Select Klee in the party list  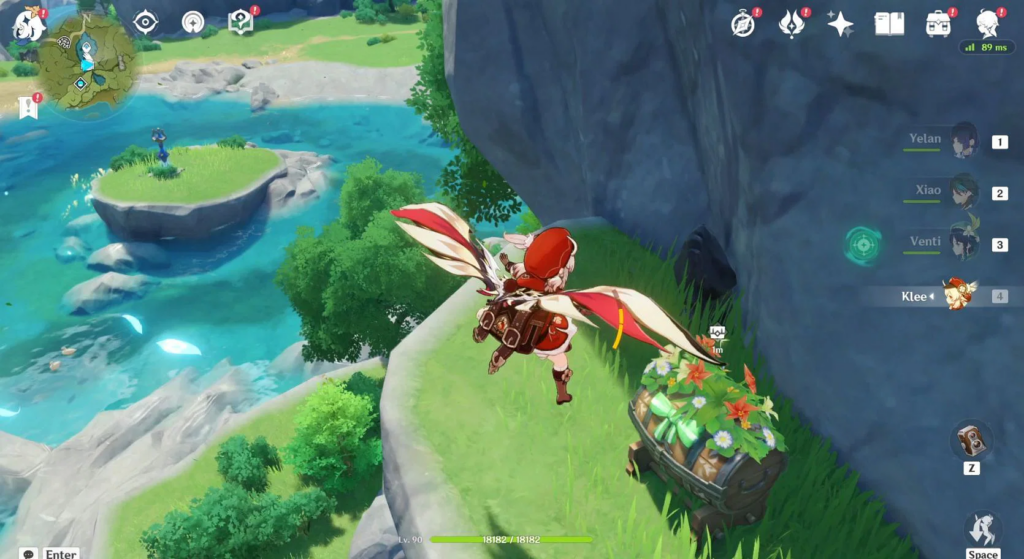[x=960, y=295]
